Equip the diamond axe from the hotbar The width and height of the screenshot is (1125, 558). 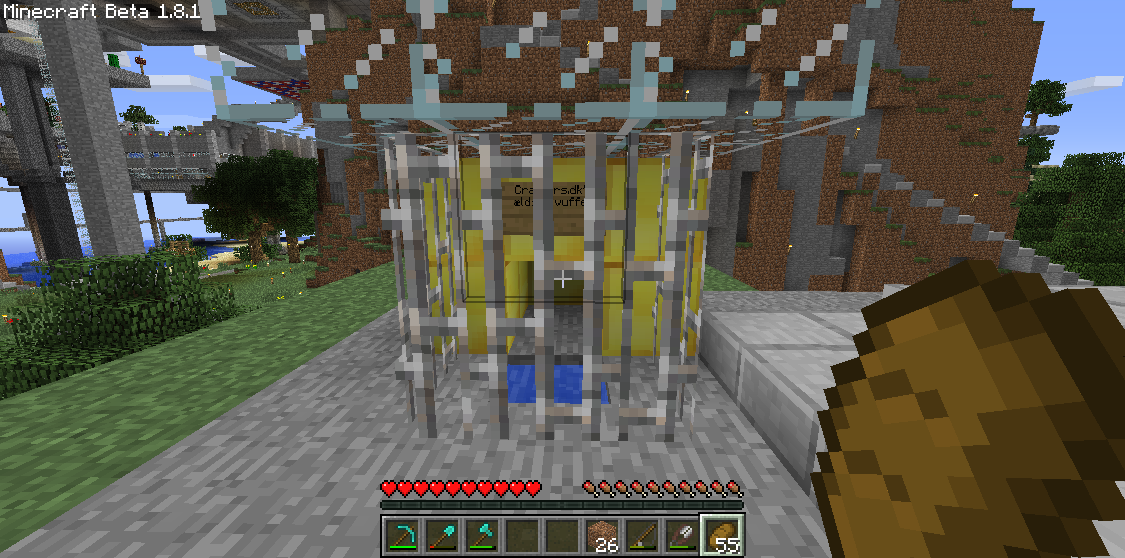[x=482, y=536]
